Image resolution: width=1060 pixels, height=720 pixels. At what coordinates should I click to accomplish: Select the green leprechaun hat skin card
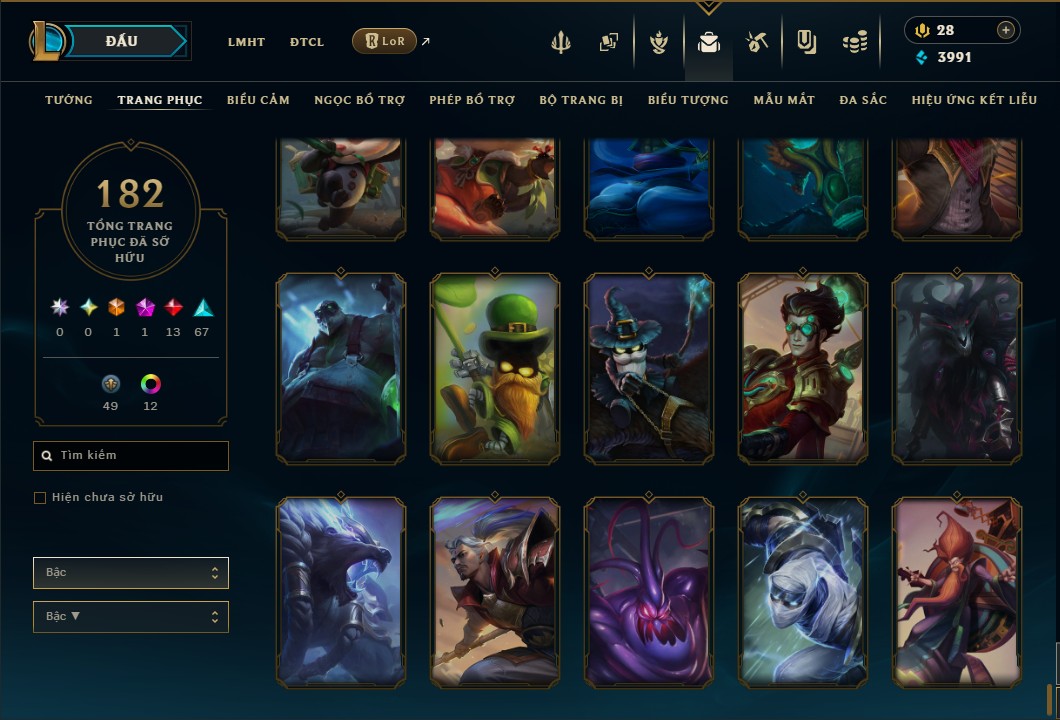point(495,368)
